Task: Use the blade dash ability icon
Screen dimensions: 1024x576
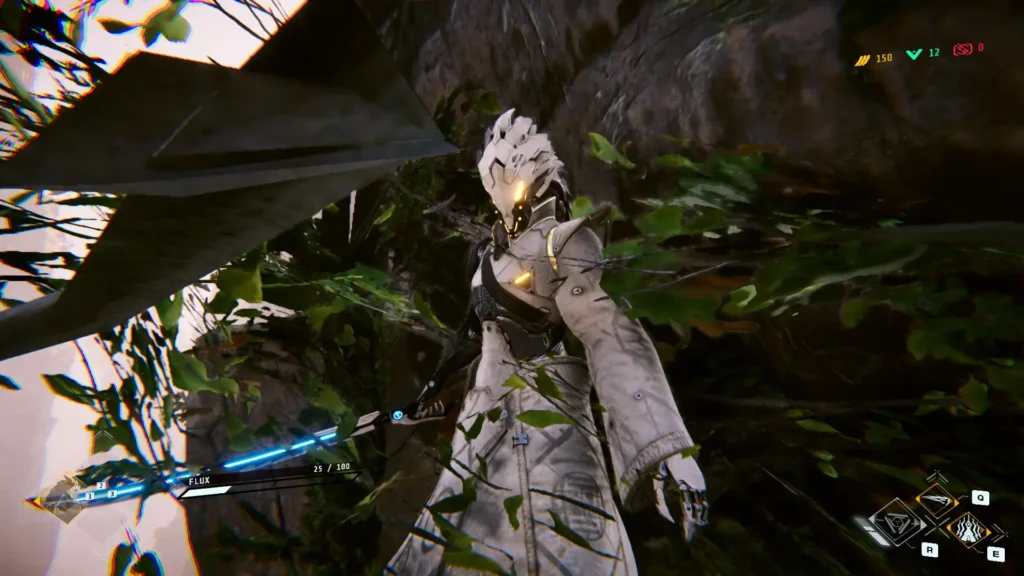Action: pyautogui.click(x=936, y=500)
